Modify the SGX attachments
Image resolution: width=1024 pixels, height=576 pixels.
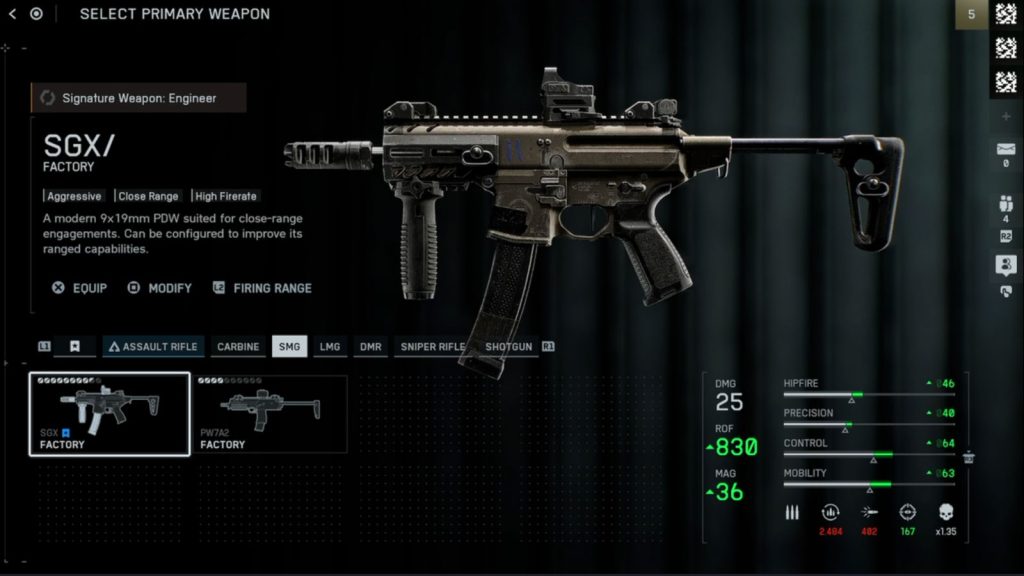point(159,288)
